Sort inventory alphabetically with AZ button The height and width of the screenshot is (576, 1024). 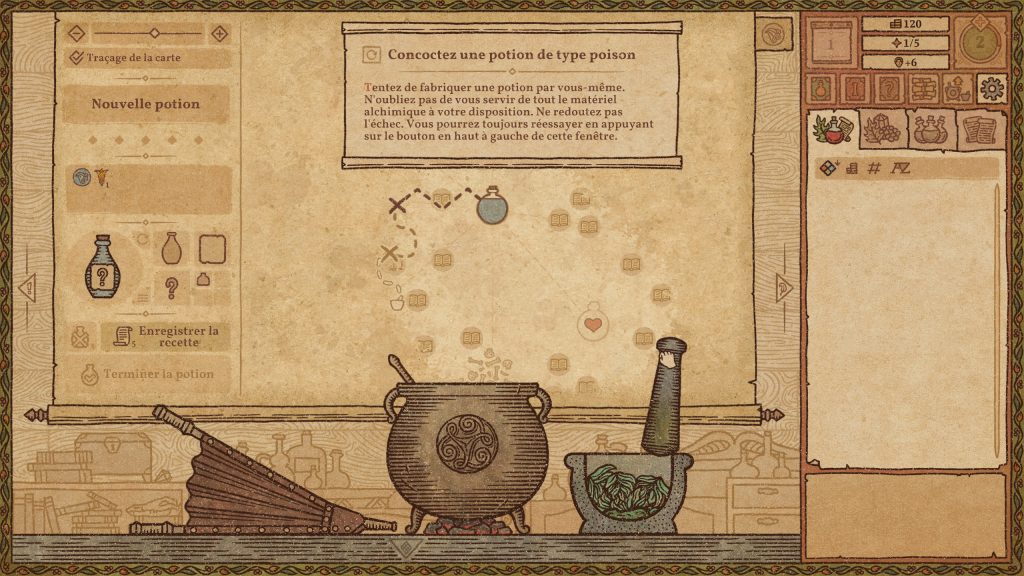900,168
